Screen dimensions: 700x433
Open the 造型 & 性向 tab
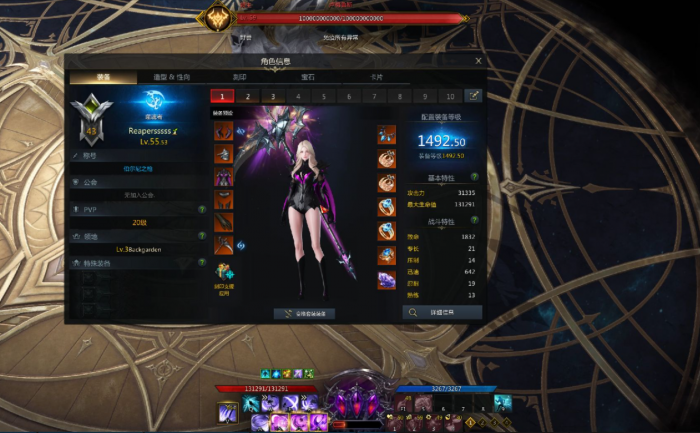(x=171, y=77)
